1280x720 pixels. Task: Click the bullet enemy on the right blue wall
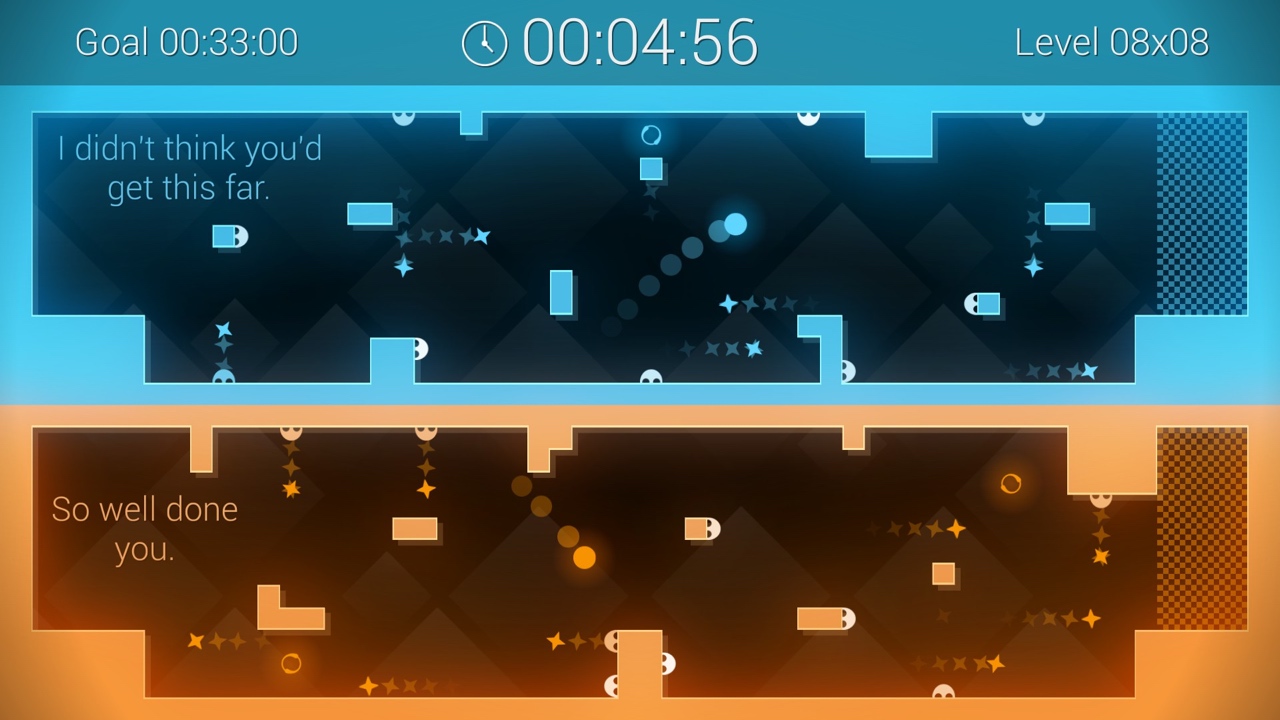(983, 301)
